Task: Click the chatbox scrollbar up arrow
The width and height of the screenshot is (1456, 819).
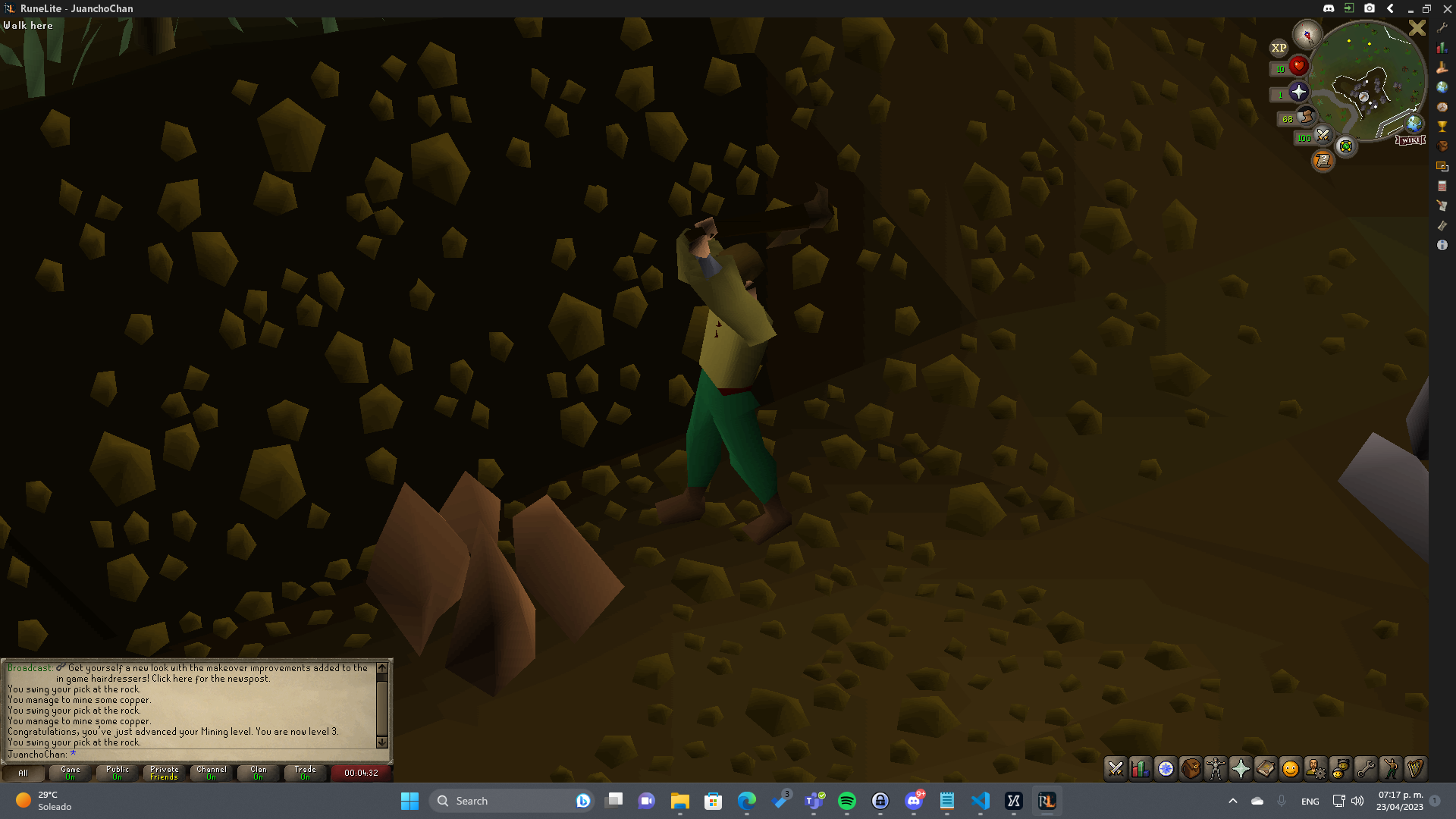Action: coord(381,669)
